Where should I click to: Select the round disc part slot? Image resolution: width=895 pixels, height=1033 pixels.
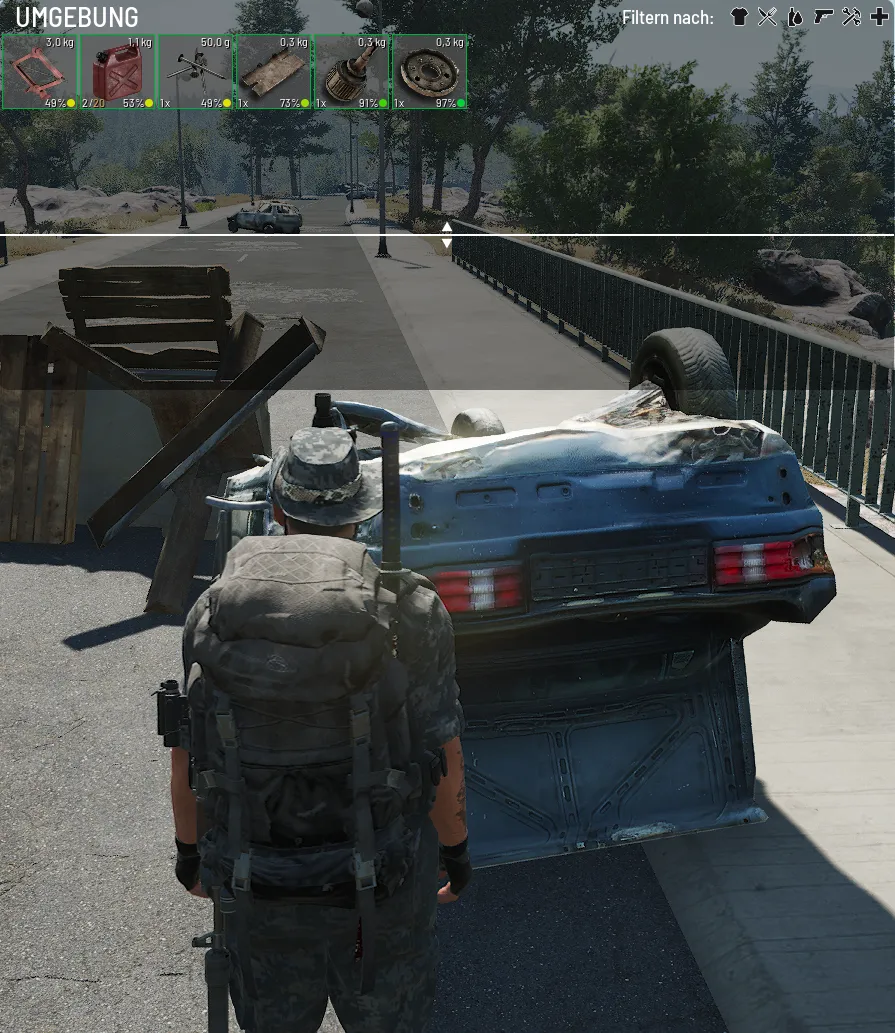pyautogui.click(x=430, y=72)
